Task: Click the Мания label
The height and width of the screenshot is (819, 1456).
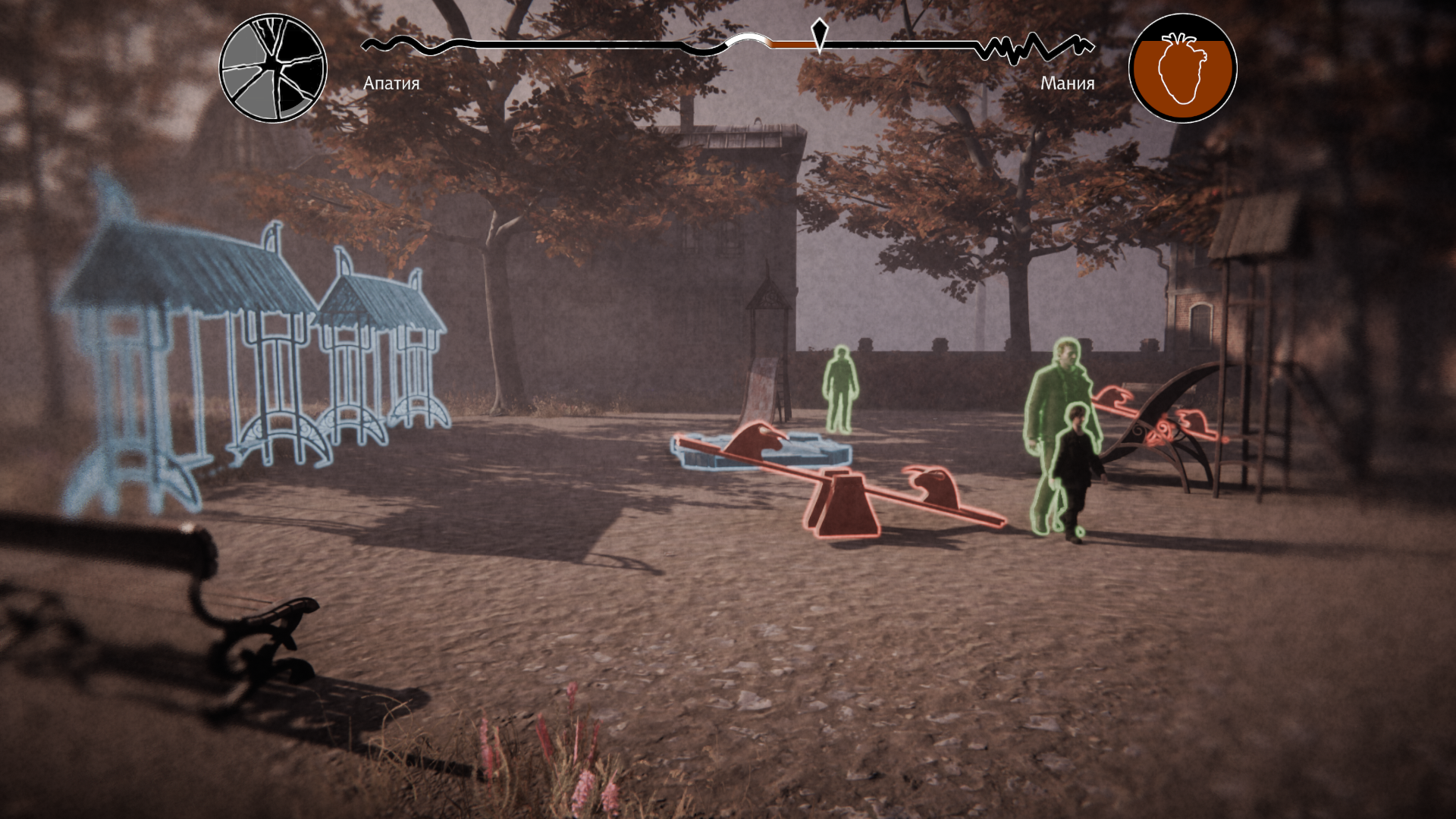Action: pos(1067,83)
